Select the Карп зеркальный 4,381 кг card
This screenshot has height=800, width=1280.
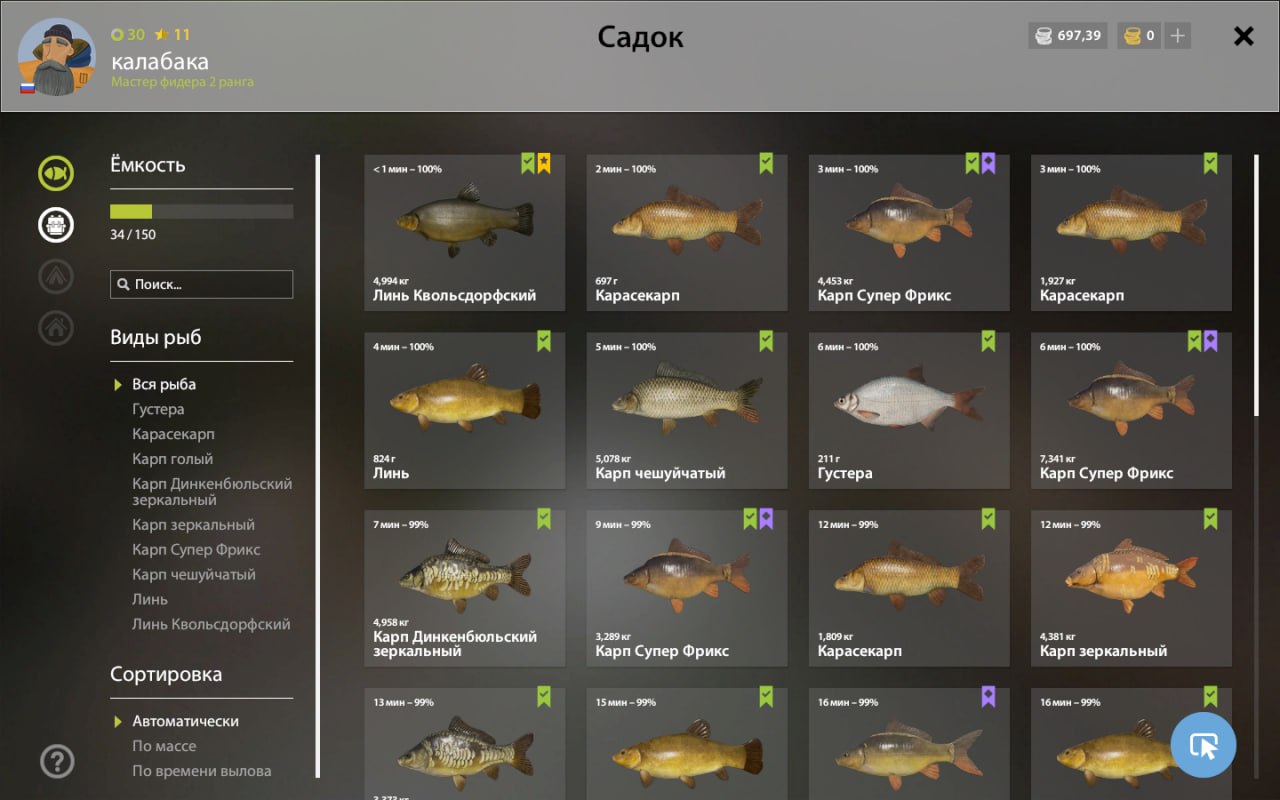1130,588
